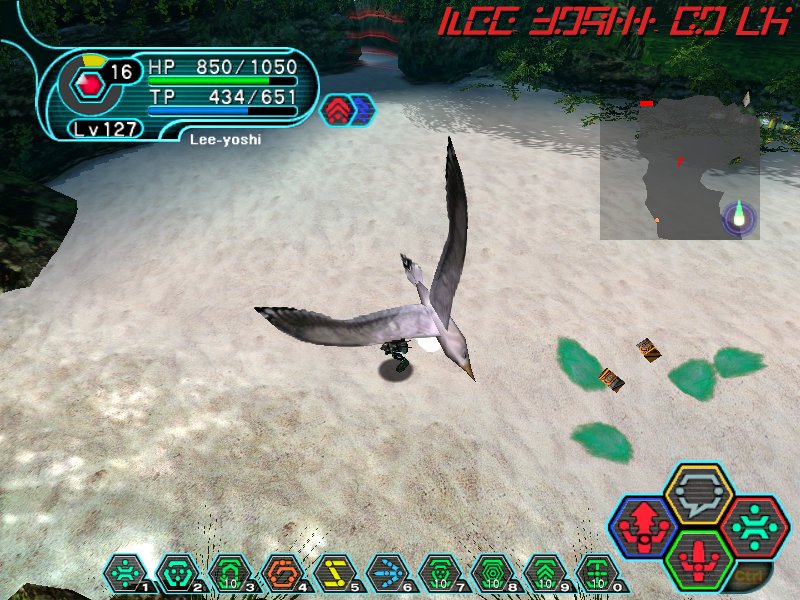Use the green-bordered red normal attack action
800x600 pixels.
(699, 558)
